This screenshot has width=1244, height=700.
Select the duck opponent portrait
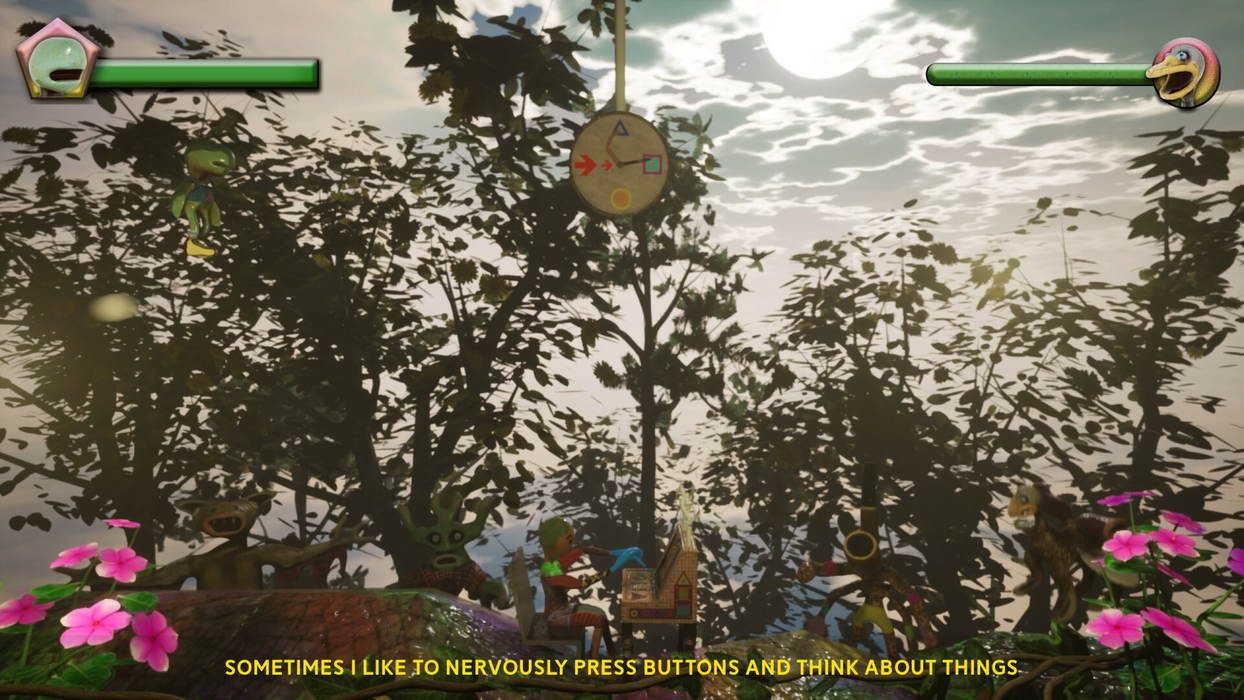coord(1186,71)
